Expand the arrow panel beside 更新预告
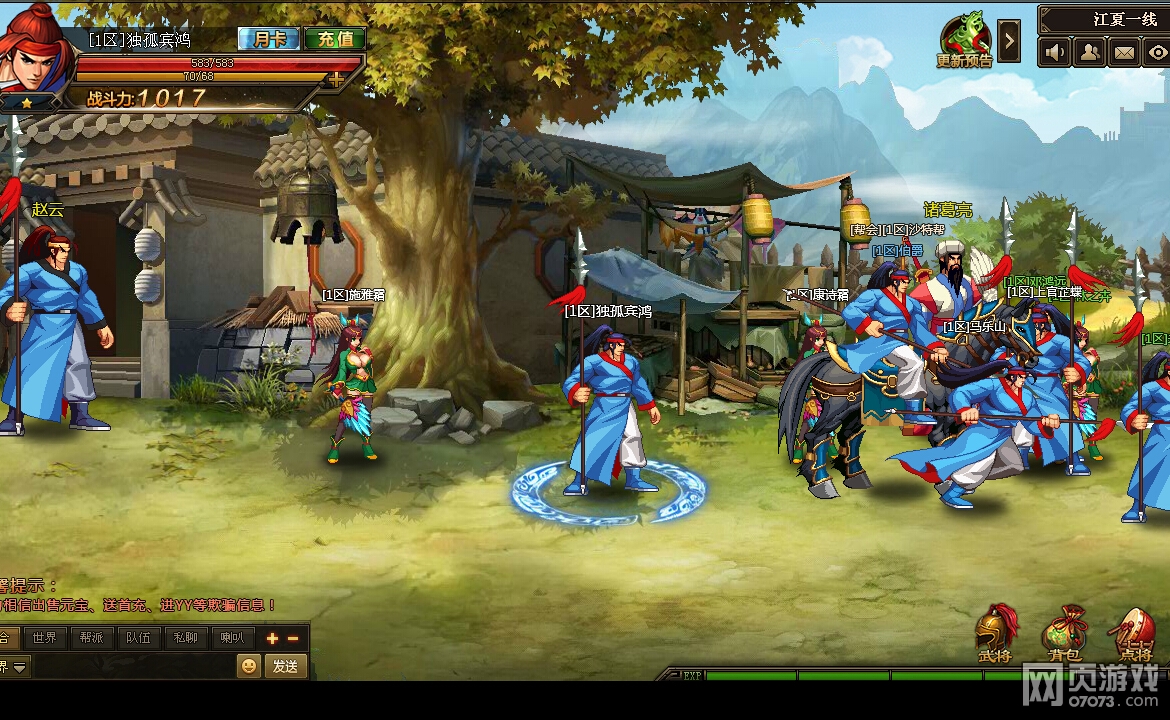Image resolution: width=1170 pixels, height=720 pixels. pyautogui.click(x=1009, y=42)
